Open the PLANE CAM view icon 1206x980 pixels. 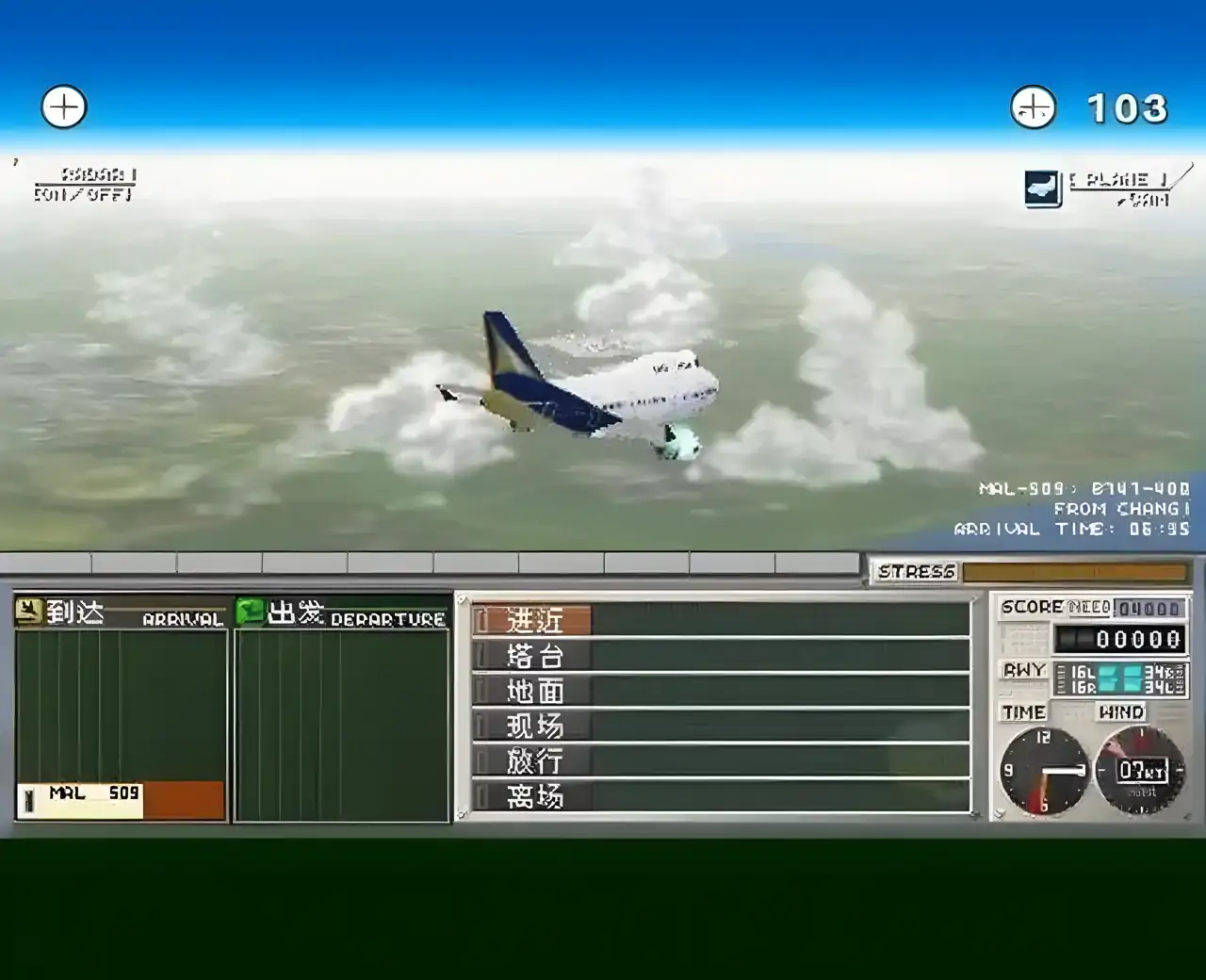(1040, 187)
